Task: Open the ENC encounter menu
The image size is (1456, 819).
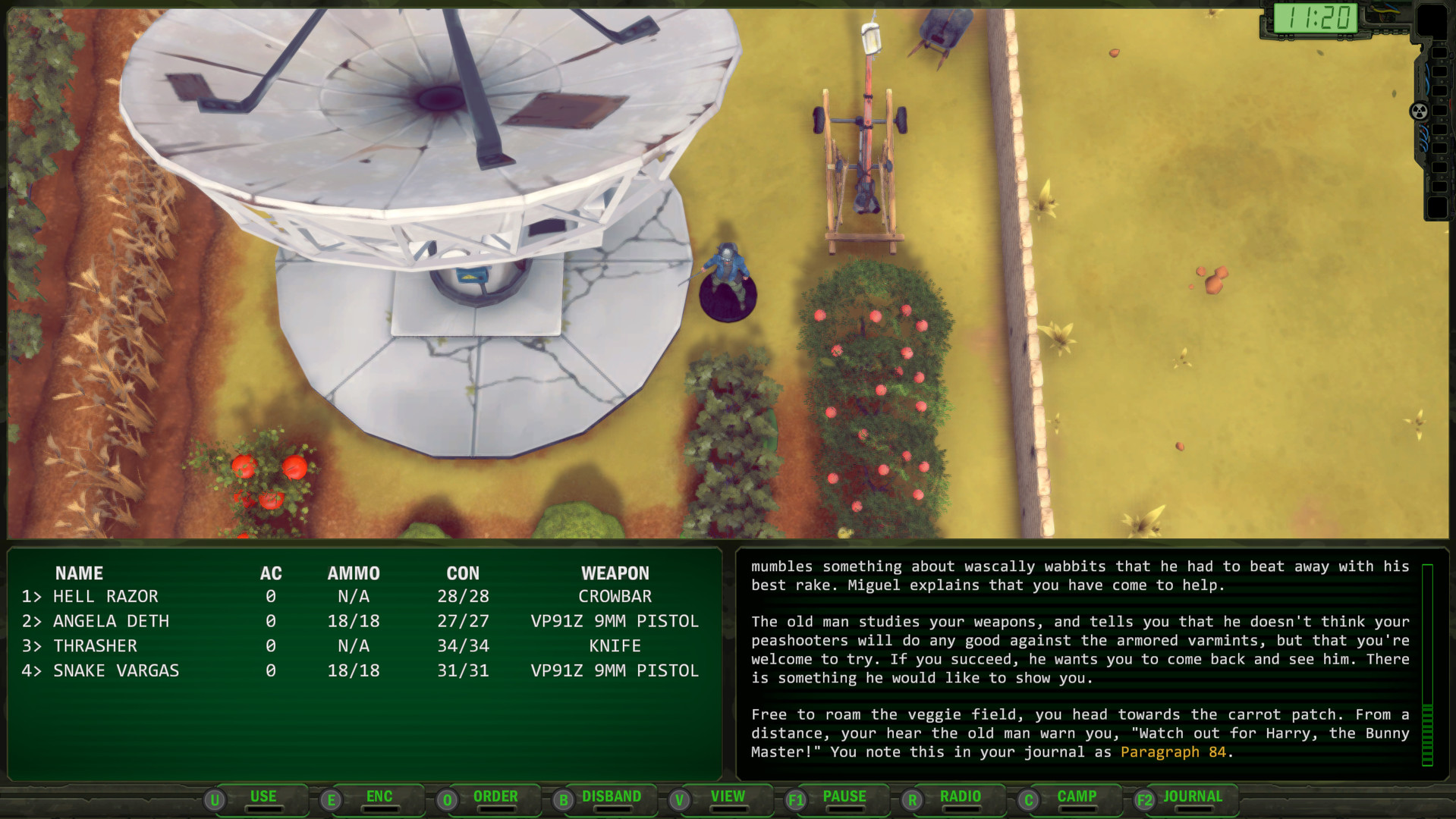Action: coord(379,796)
